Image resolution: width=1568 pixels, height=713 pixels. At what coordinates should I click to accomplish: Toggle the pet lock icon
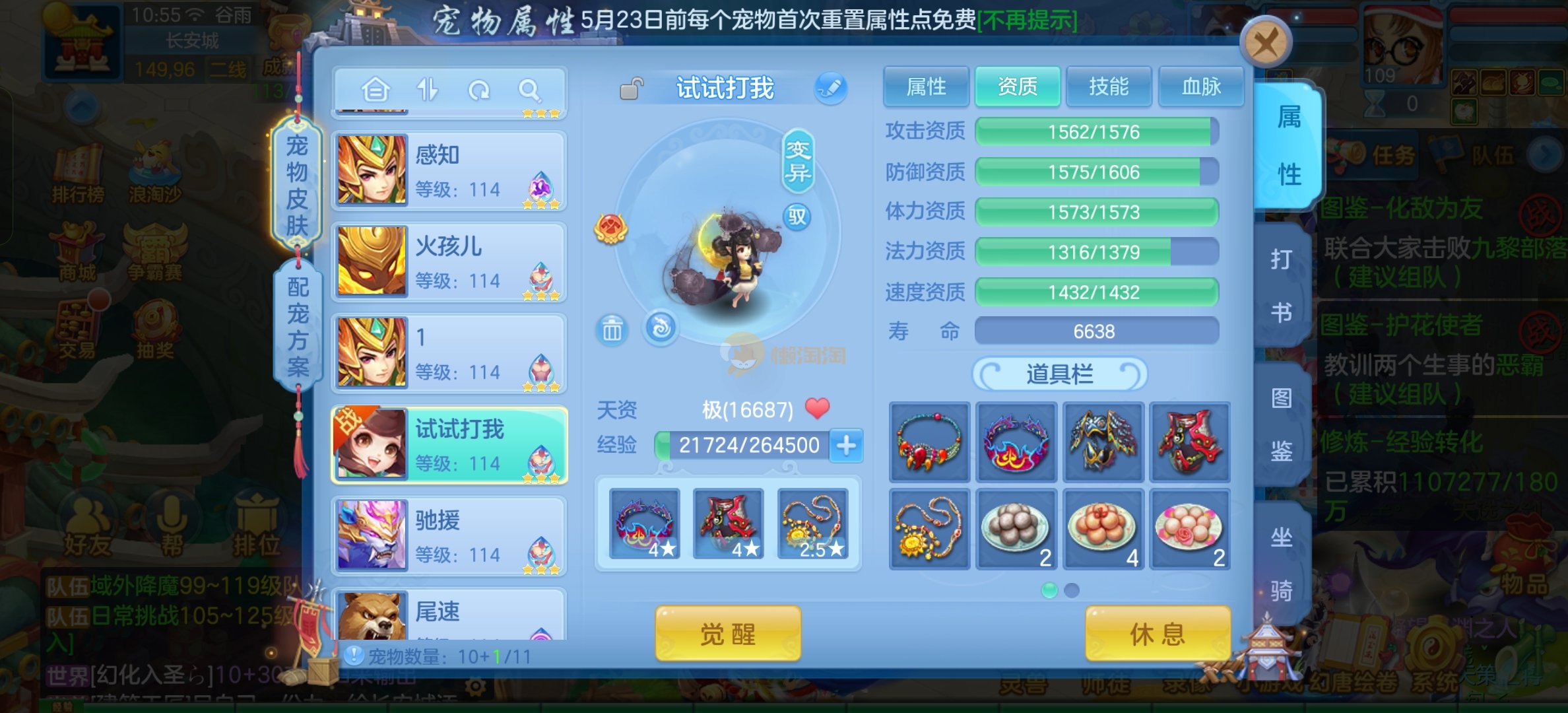pyautogui.click(x=632, y=88)
